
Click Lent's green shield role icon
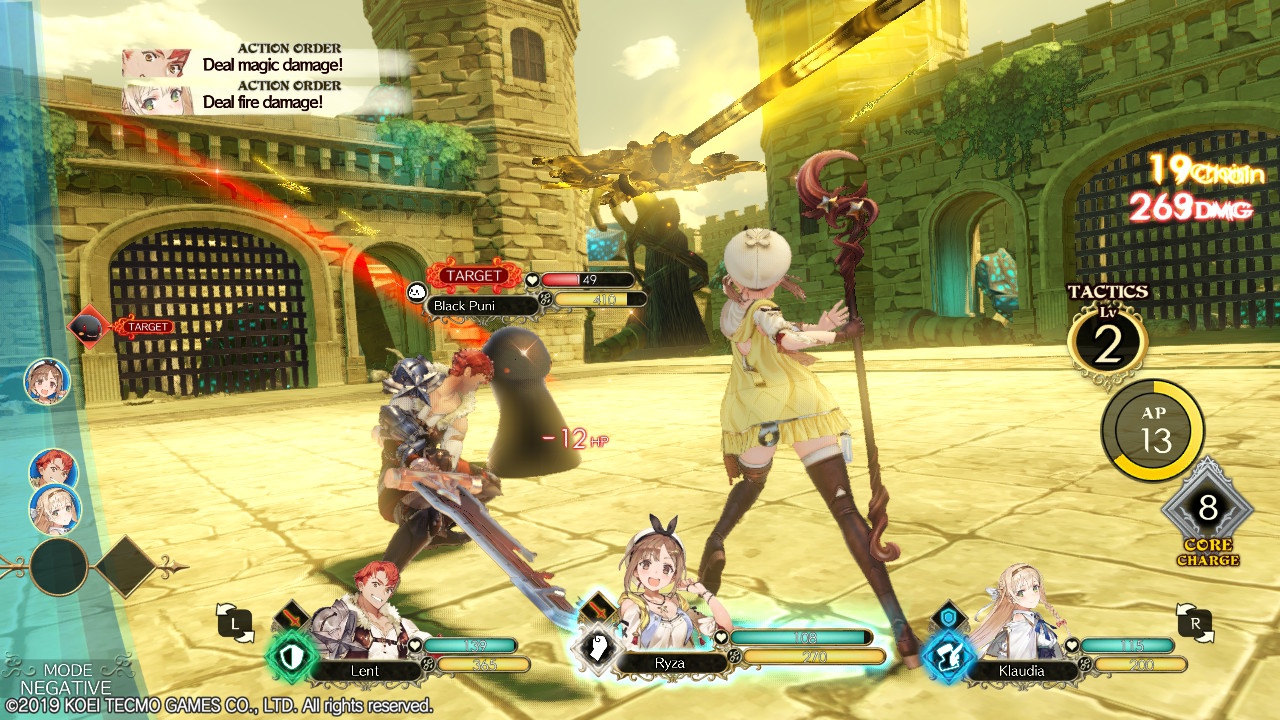tap(291, 656)
